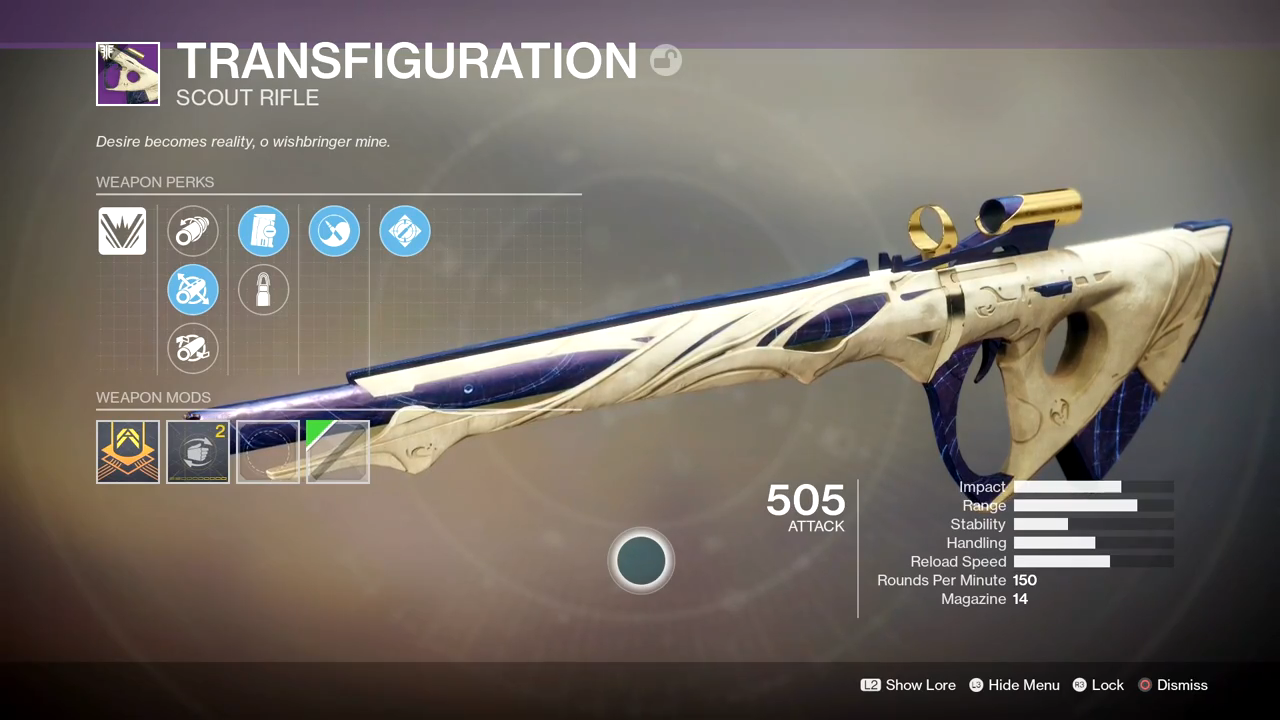The width and height of the screenshot is (1280, 720).
Task: Open the tier 2 masterwork hand slot
Action: [198, 452]
